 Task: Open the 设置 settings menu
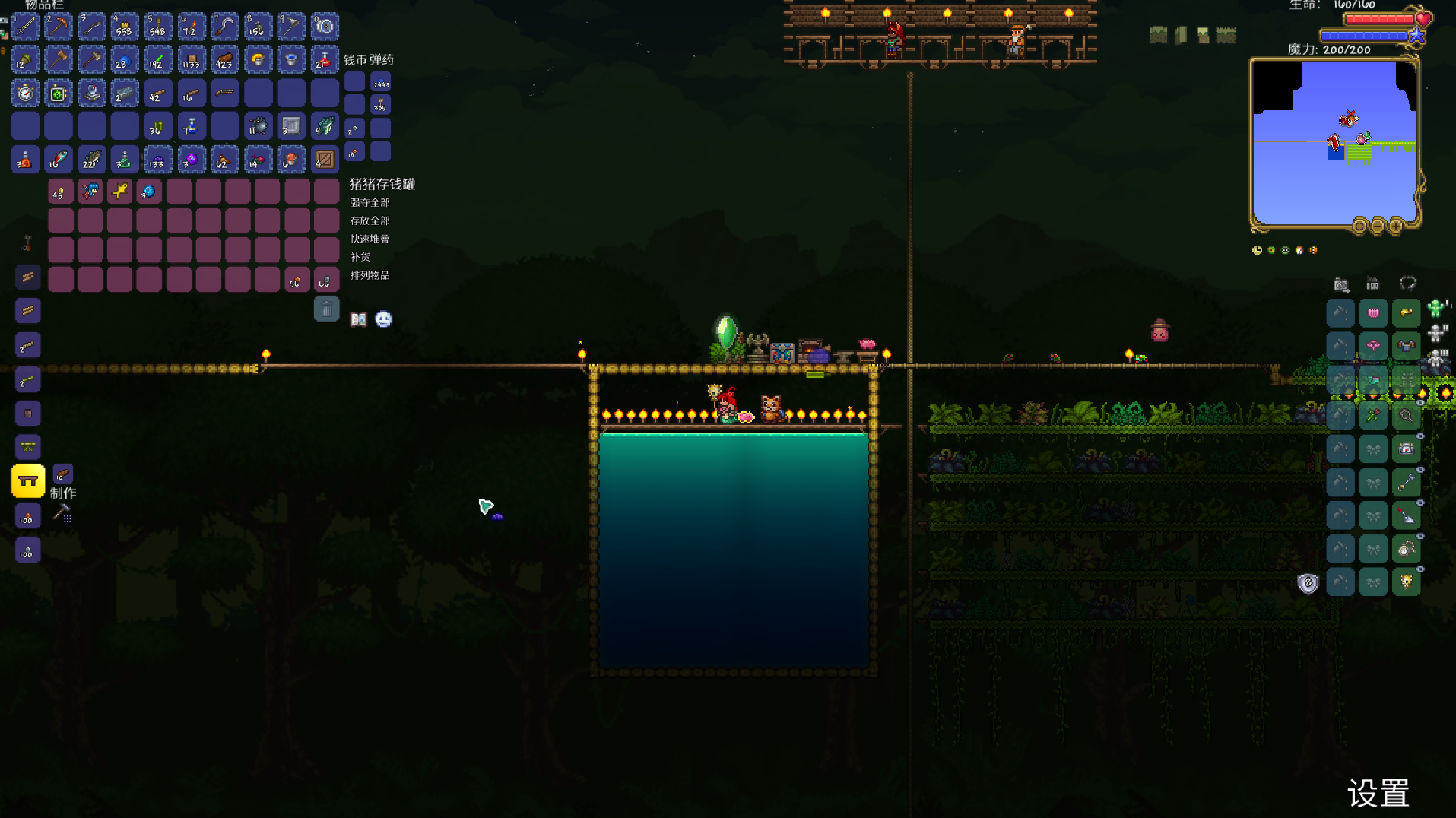point(1378,794)
